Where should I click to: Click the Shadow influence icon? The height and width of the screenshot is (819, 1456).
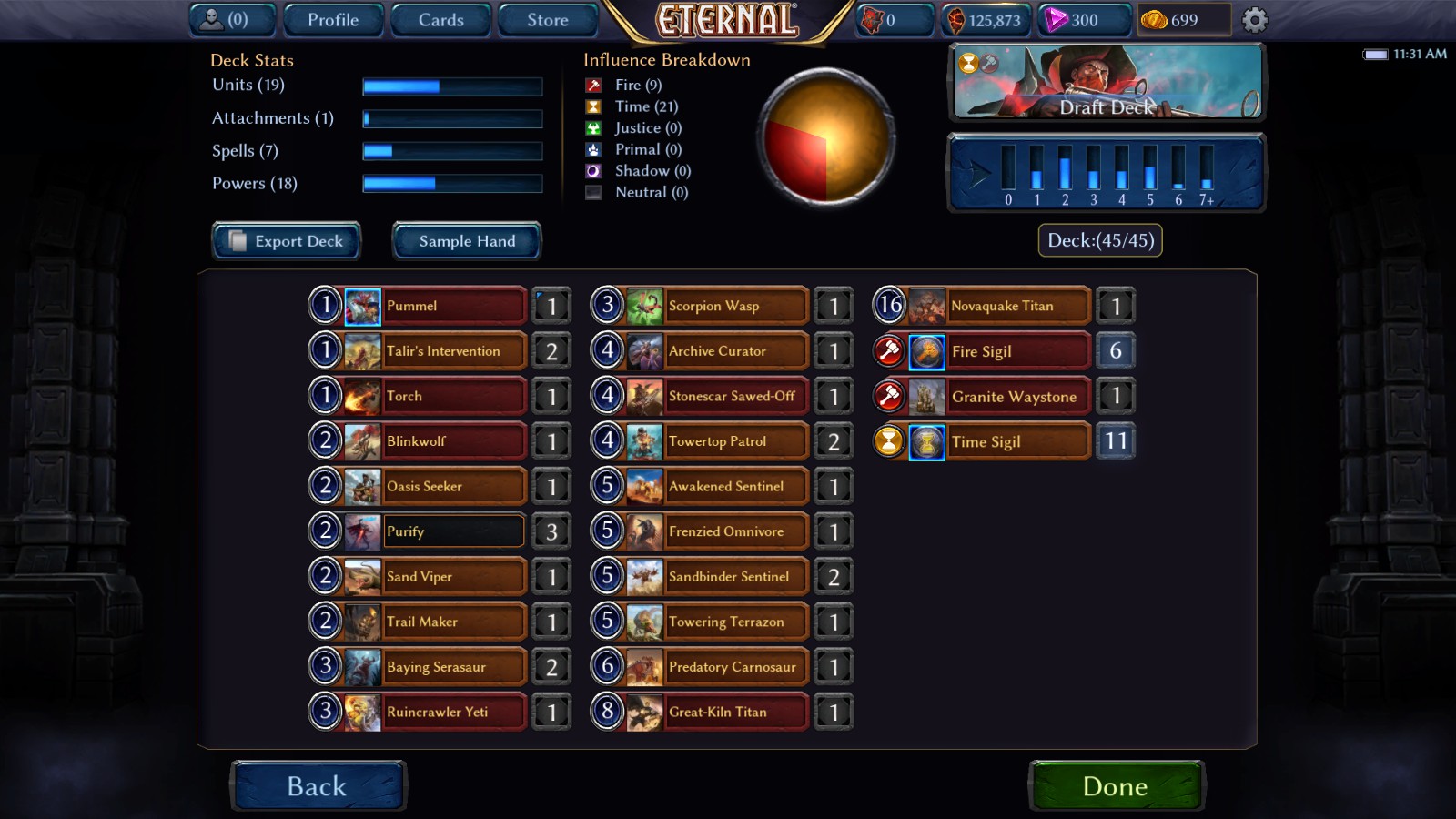592,170
